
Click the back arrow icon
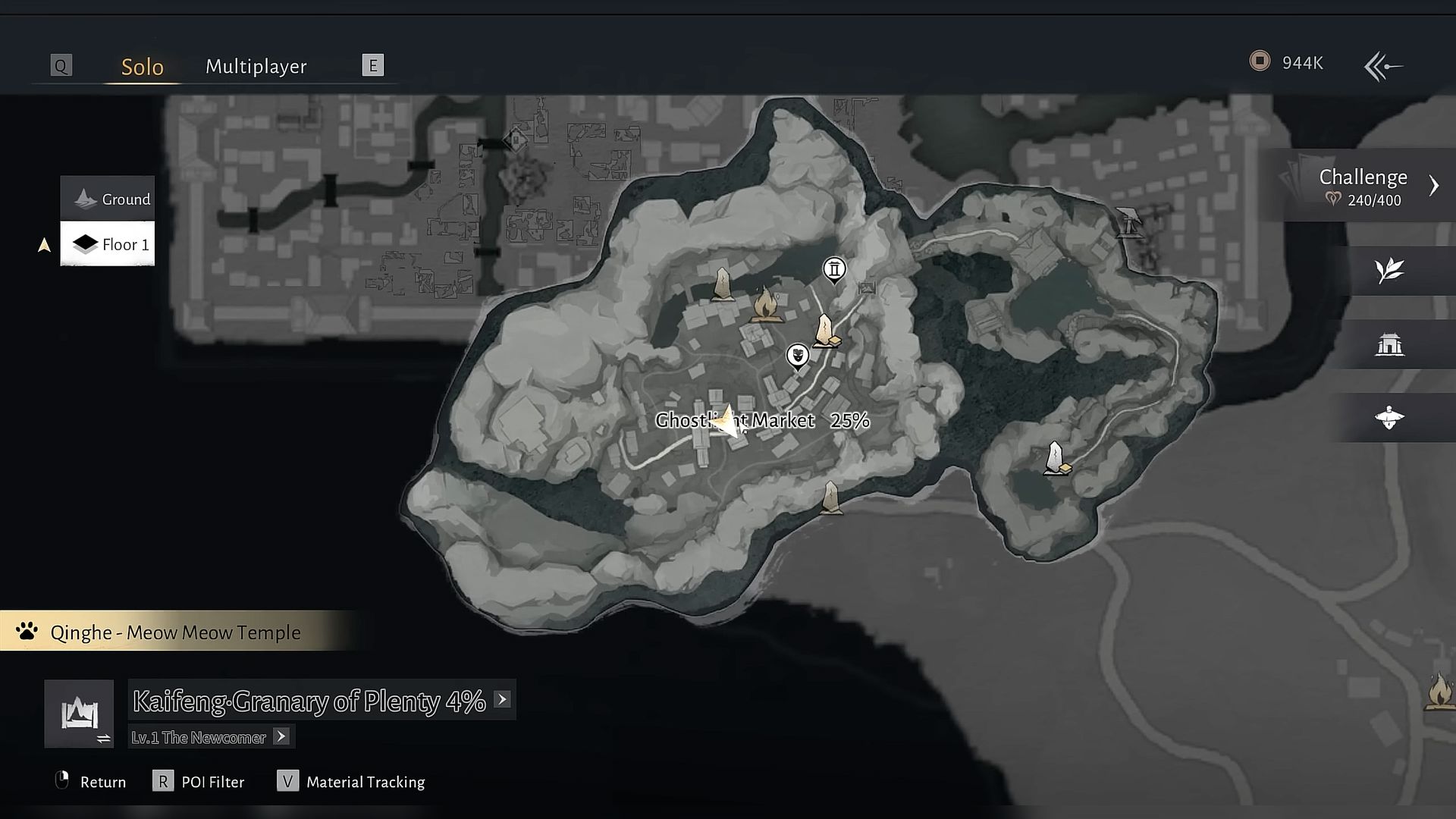click(1383, 66)
